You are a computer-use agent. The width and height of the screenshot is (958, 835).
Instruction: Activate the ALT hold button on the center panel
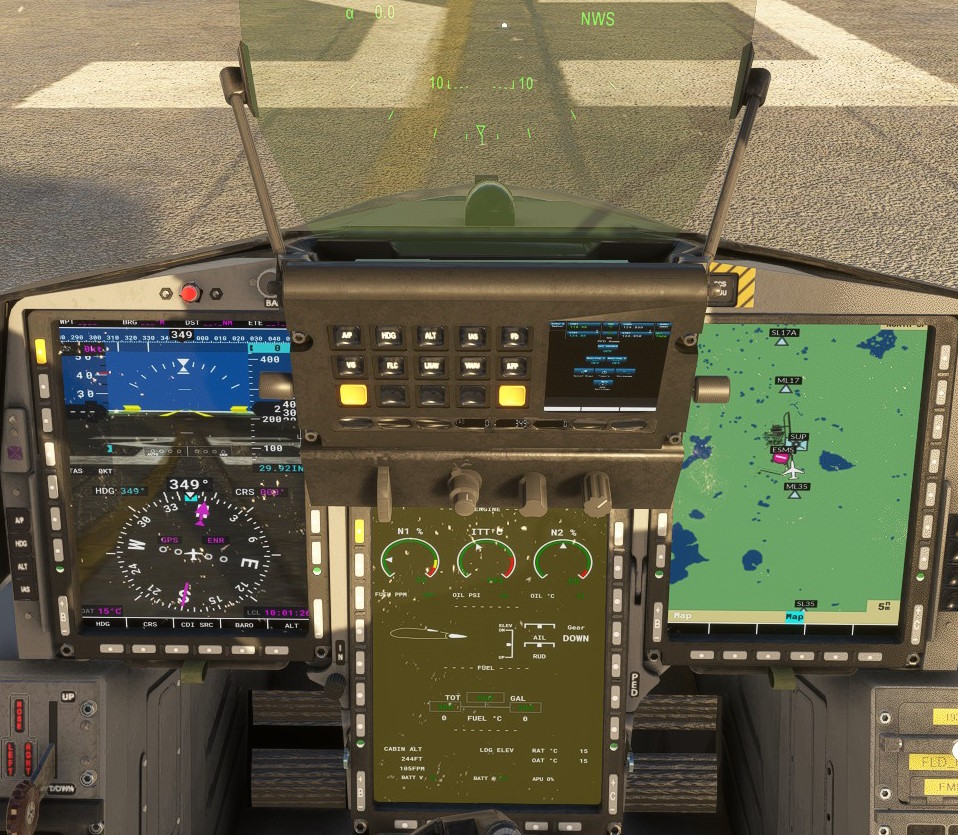pos(431,337)
